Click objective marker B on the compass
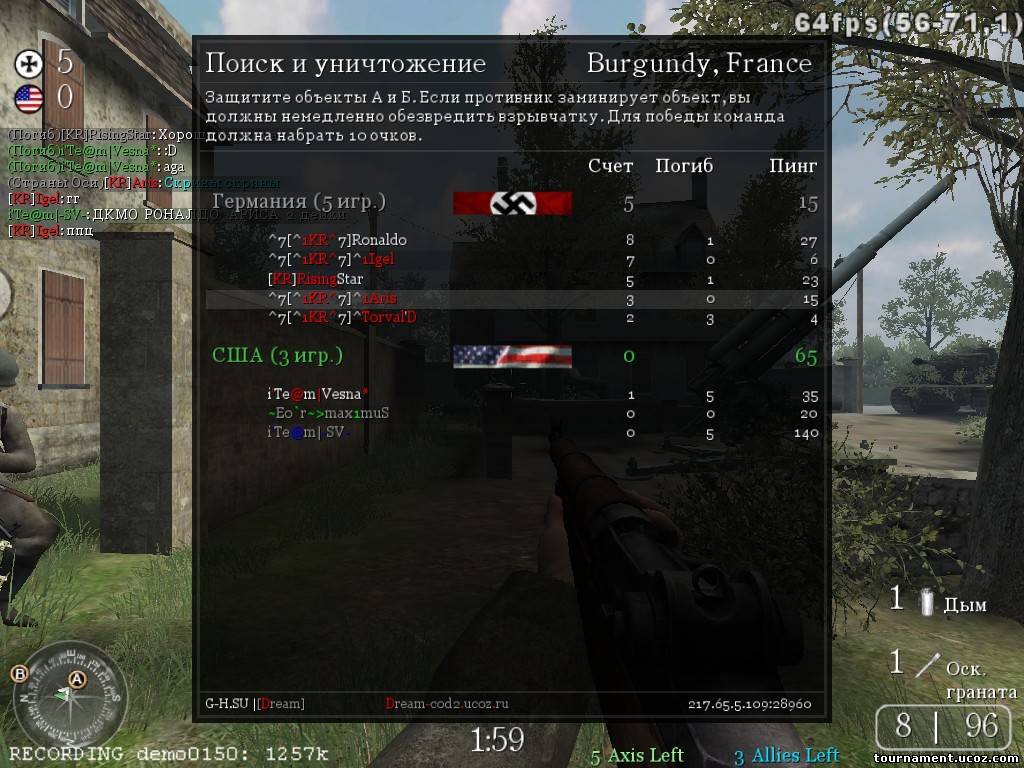Screen dimensions: 1024x768 click(18, 673)
